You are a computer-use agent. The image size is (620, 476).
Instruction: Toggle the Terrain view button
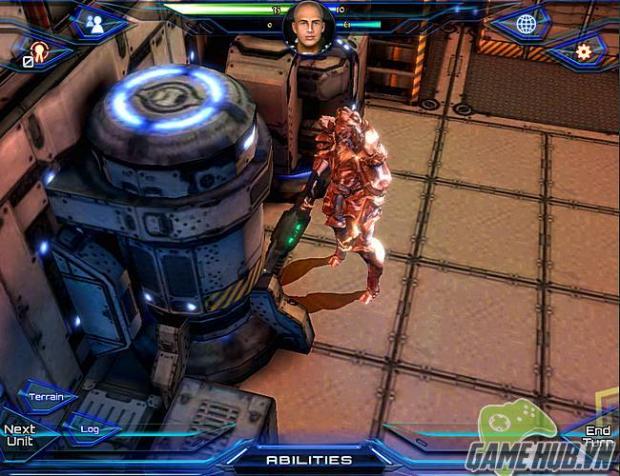tap(47, 397)
